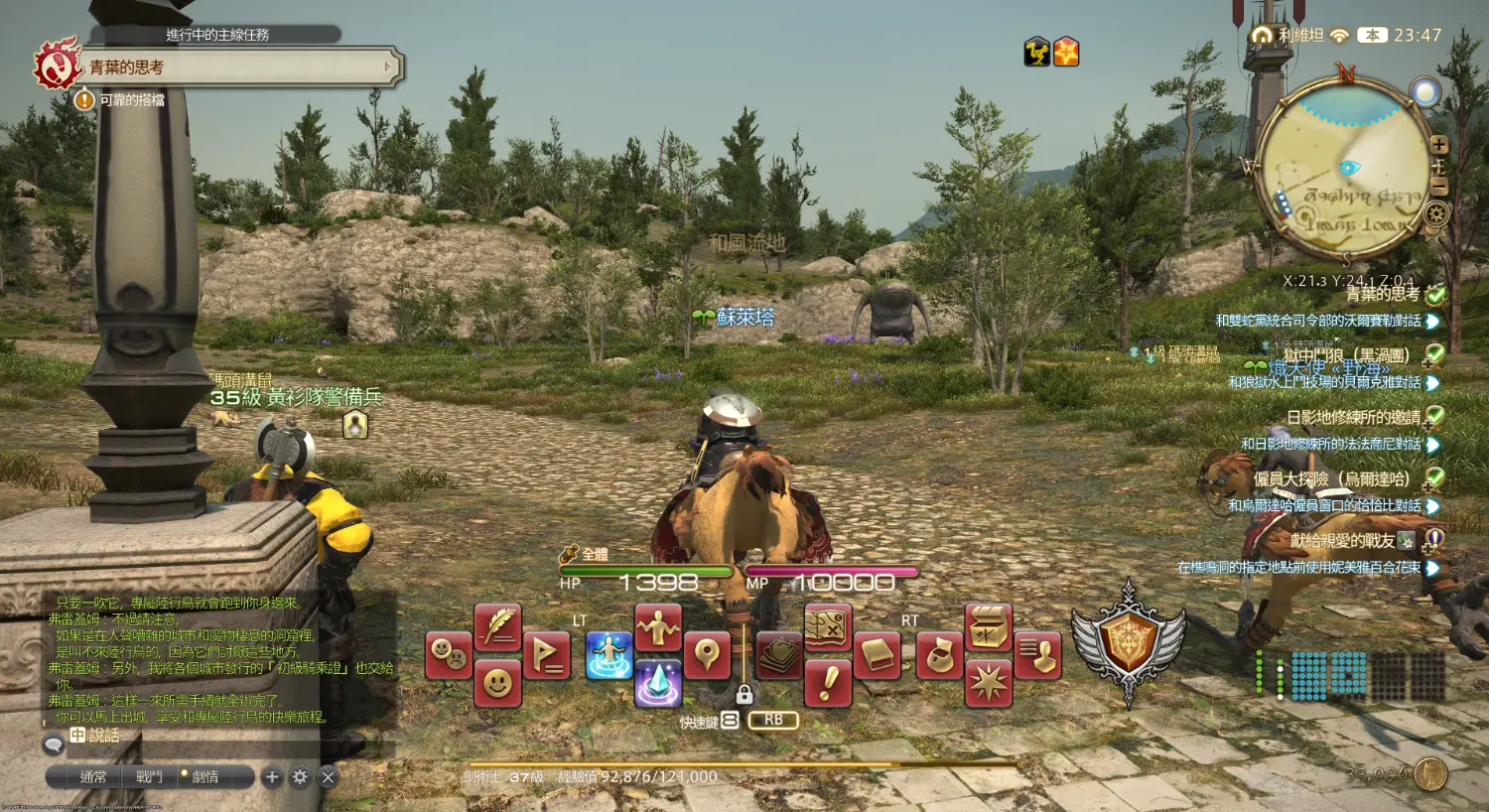Open the smiley face emote icon

497,683
